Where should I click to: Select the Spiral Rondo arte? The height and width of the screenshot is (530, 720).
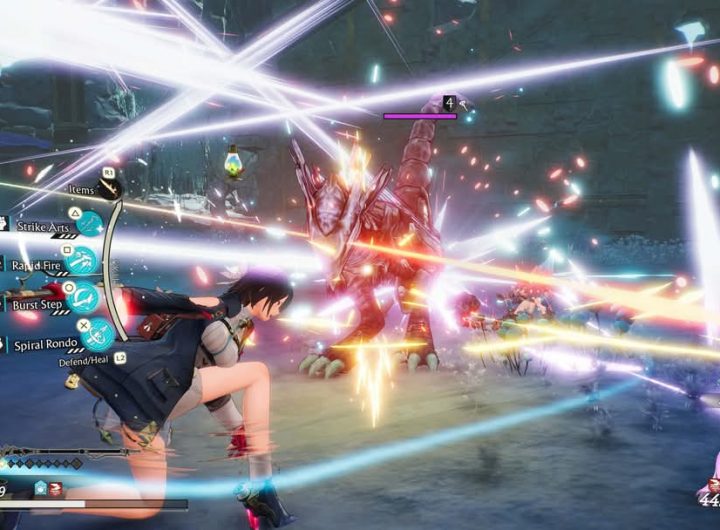pos(97,335)
